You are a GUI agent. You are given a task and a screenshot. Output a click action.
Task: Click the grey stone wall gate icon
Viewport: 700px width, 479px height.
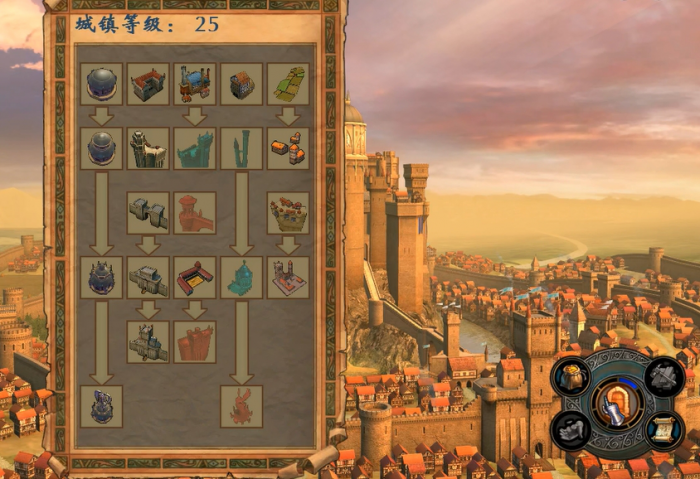tap(148, 213)
